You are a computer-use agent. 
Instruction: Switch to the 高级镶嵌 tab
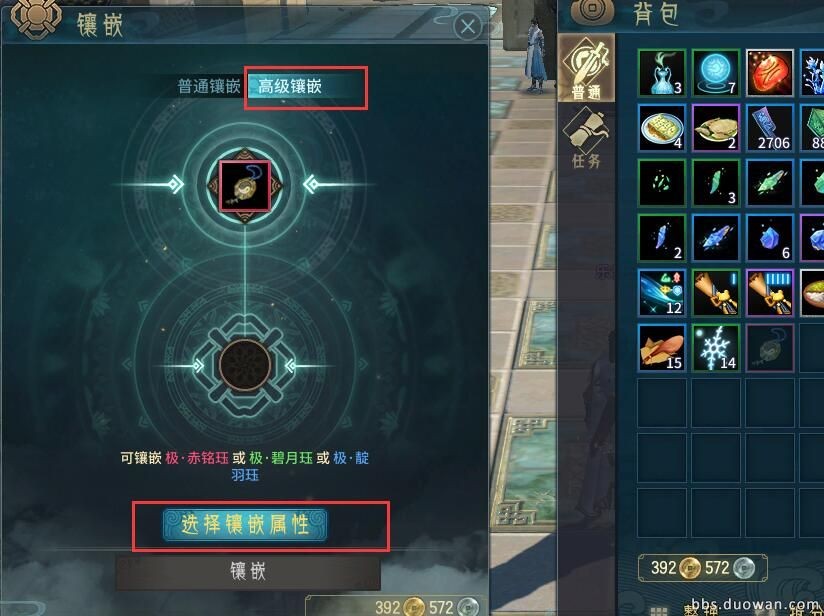[x=291, y=86]
